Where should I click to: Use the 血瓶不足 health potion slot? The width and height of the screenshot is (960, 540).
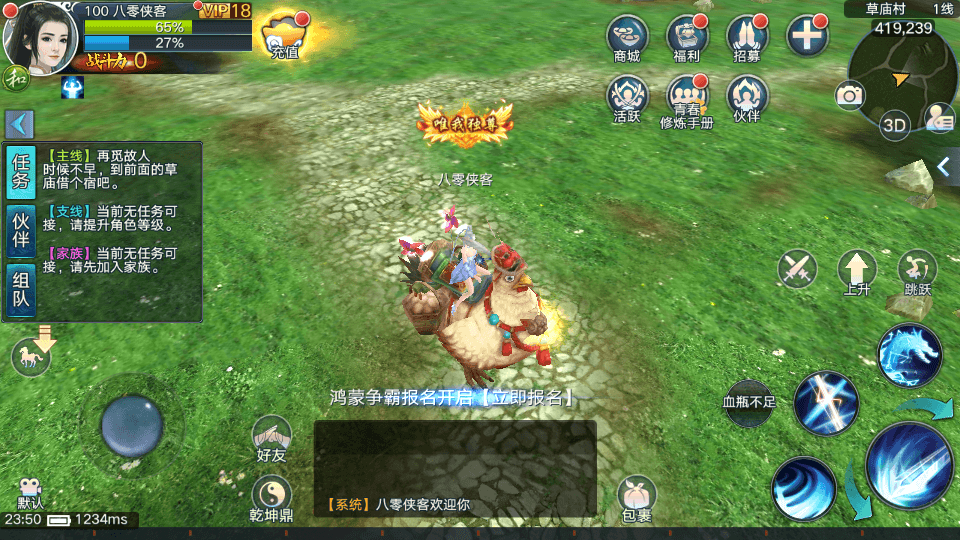tap(749, 403)
